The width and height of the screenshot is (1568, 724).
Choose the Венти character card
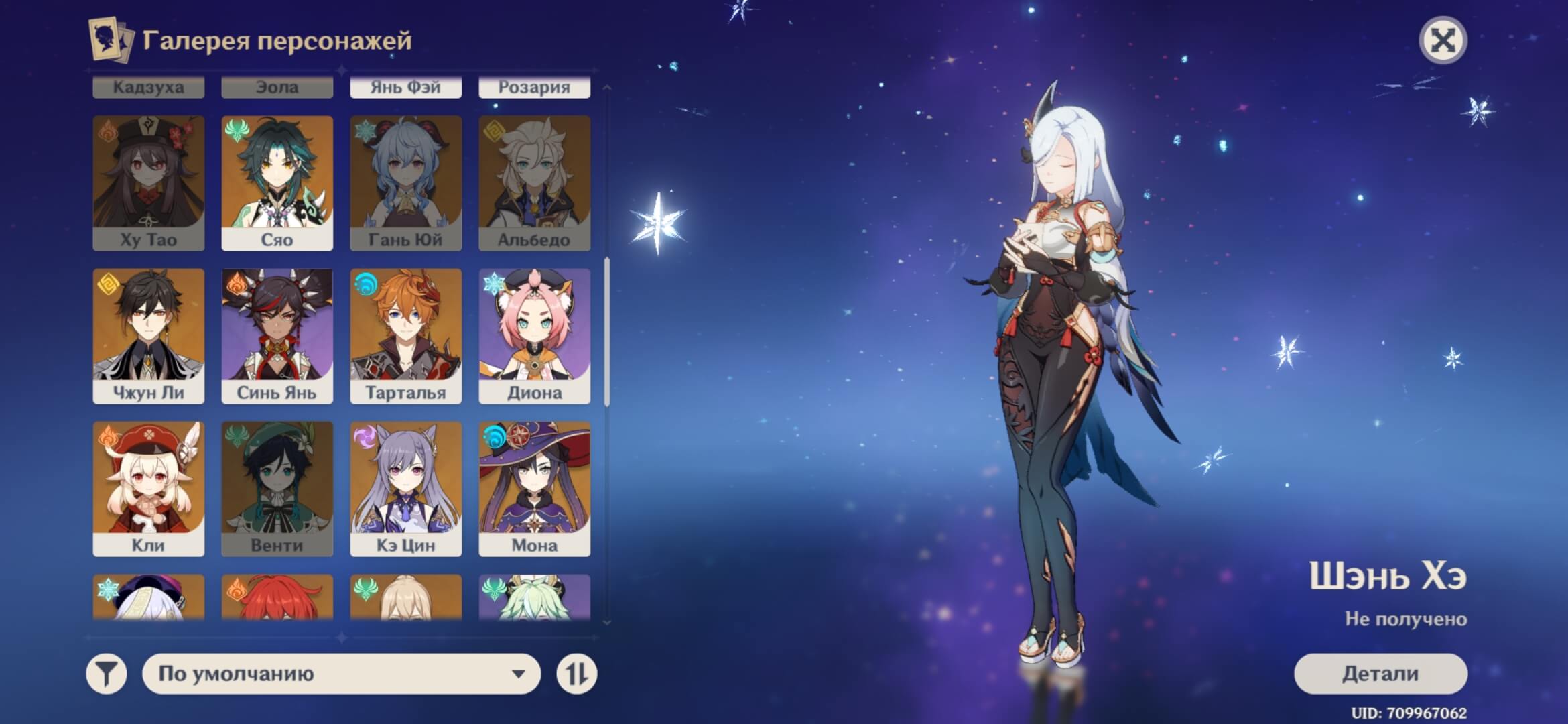[277, 489]
